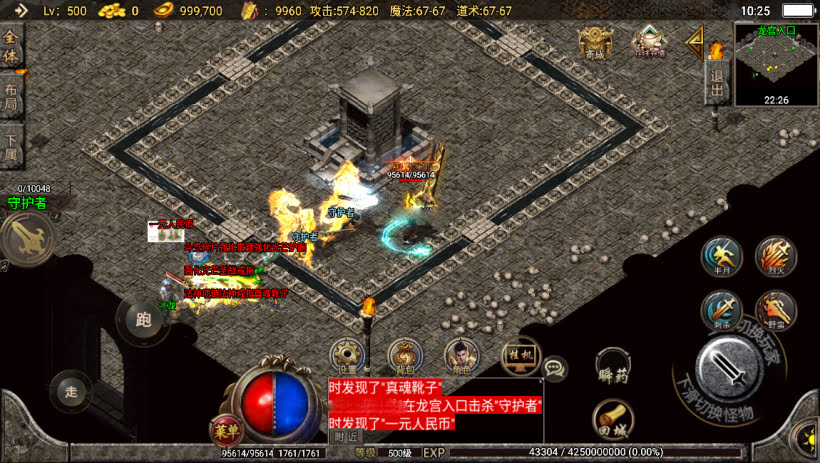Open the 龙宫入口 minimap

coord(776,65)
